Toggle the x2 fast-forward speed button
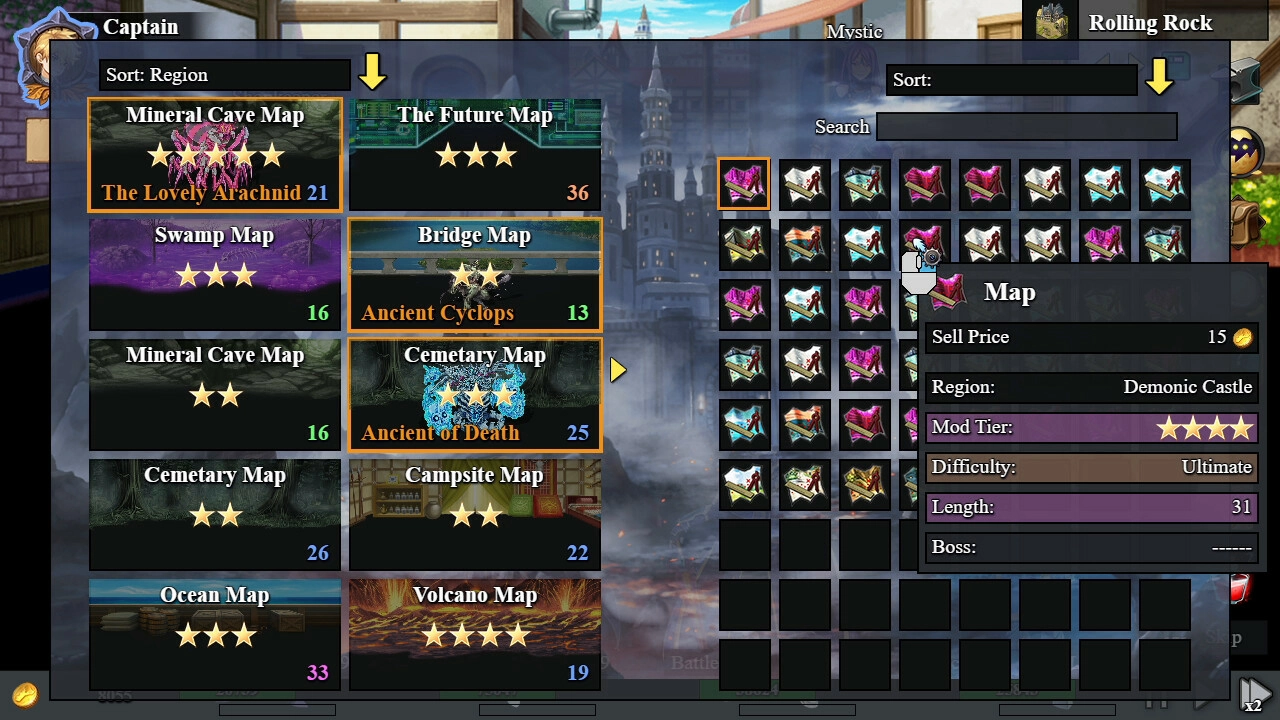 pos(1253,693)
